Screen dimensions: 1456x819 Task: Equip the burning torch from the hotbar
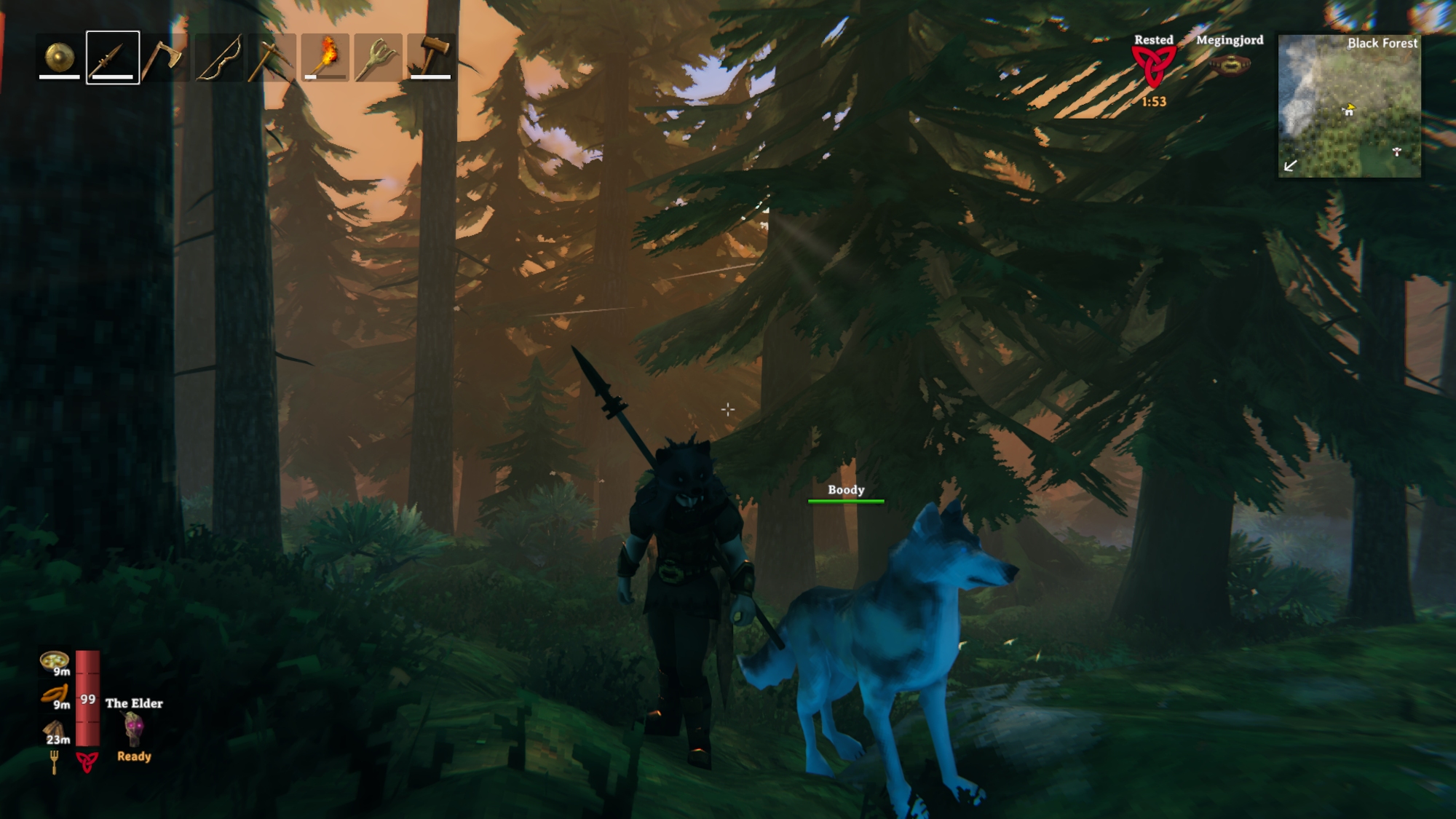pyautogui.click(x=325, y=57)
